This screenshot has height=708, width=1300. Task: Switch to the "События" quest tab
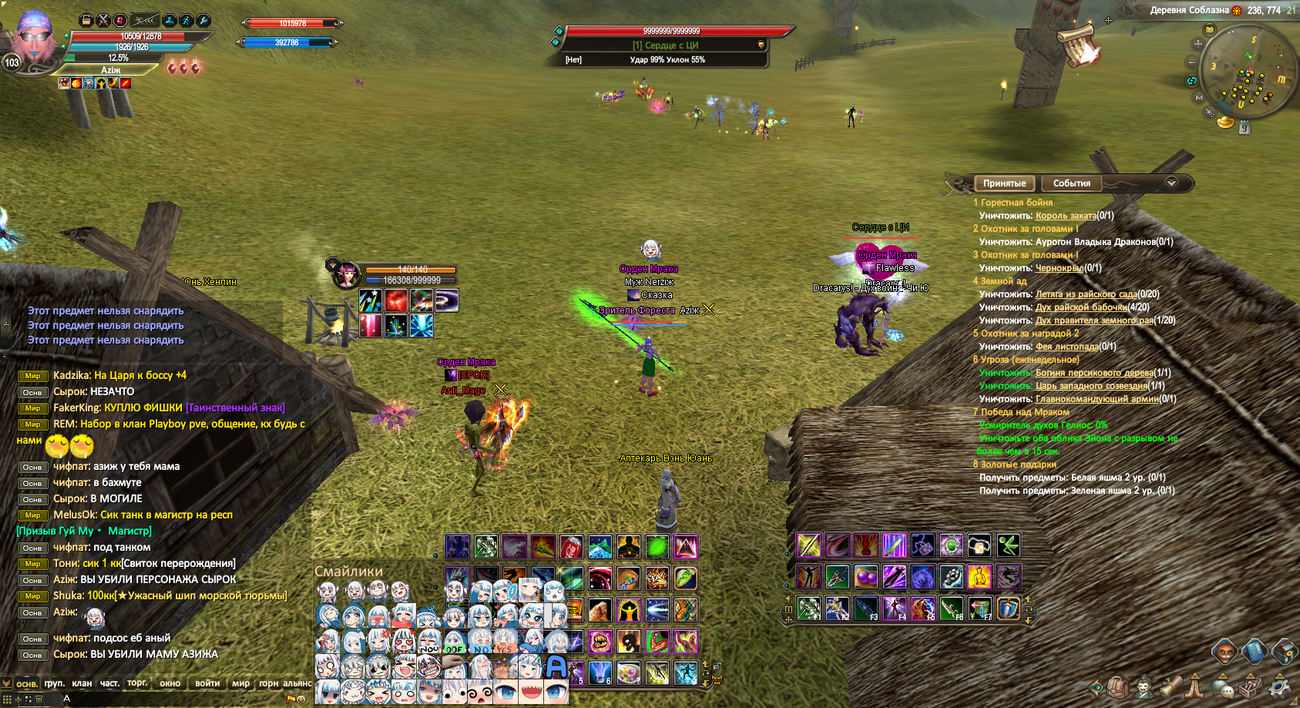point(1071,184)
